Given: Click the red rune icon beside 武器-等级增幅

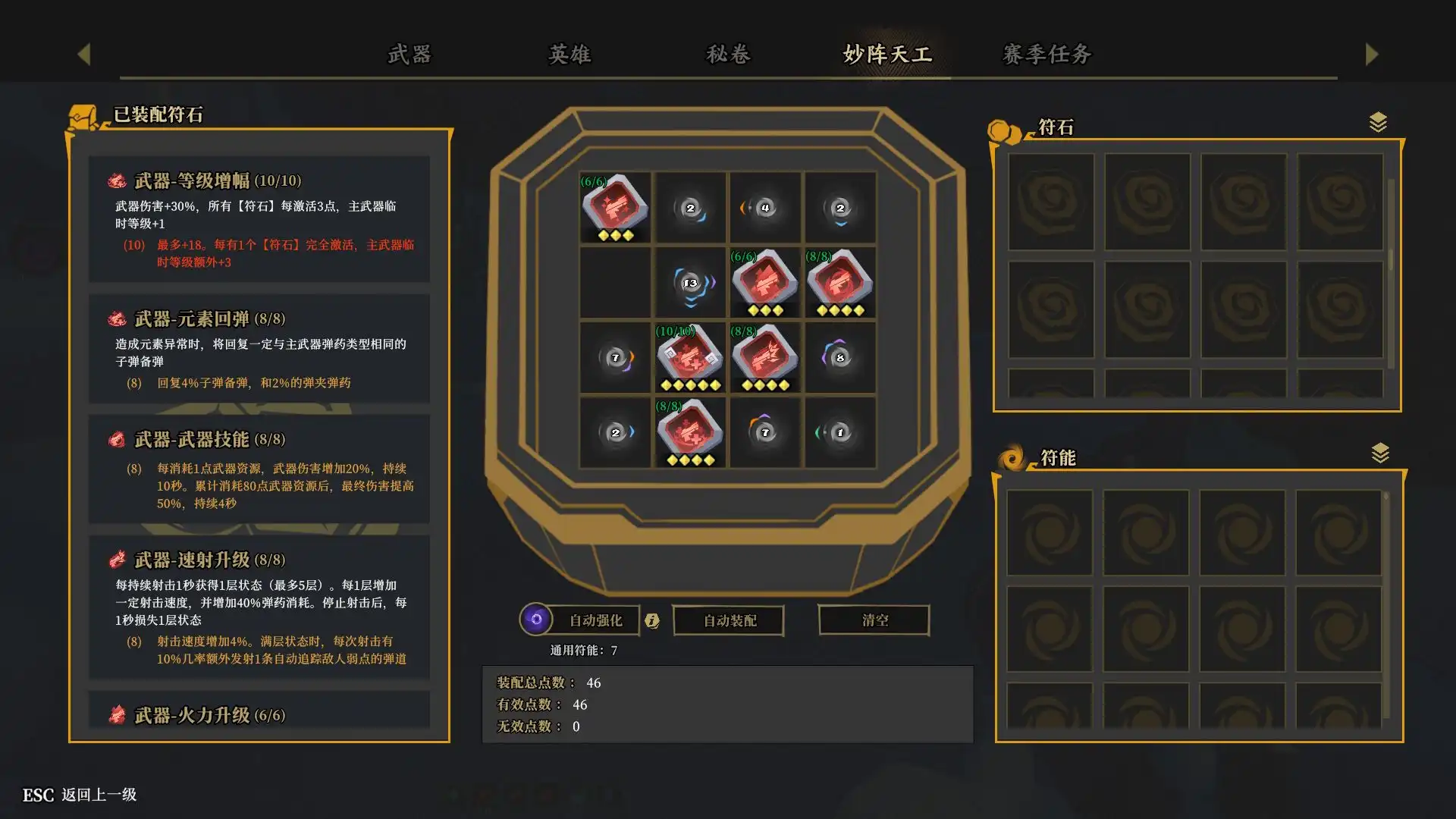Looking at the screenshot, I should coord(116,180).
